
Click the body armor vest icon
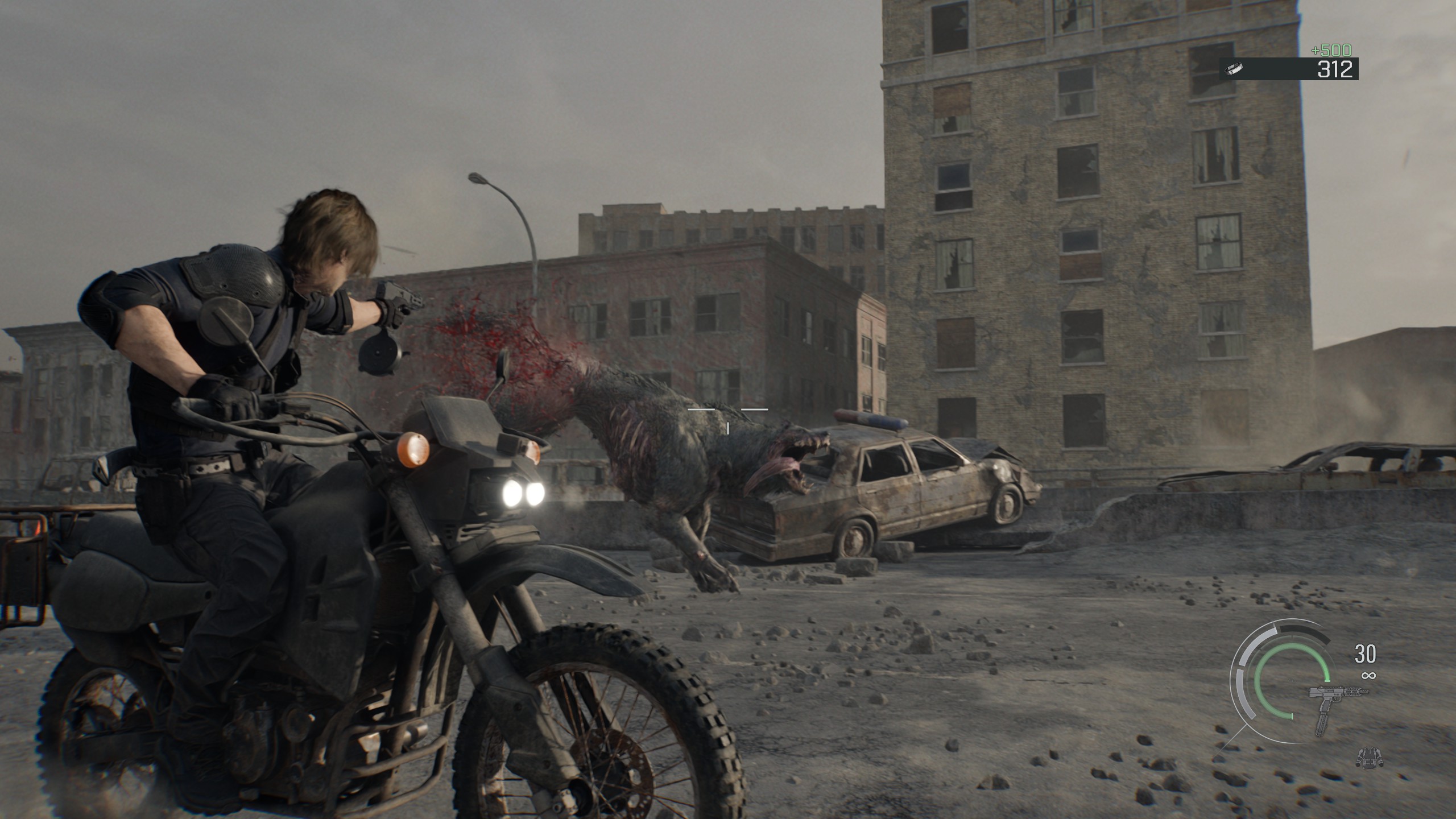(x=1368, y=756)
